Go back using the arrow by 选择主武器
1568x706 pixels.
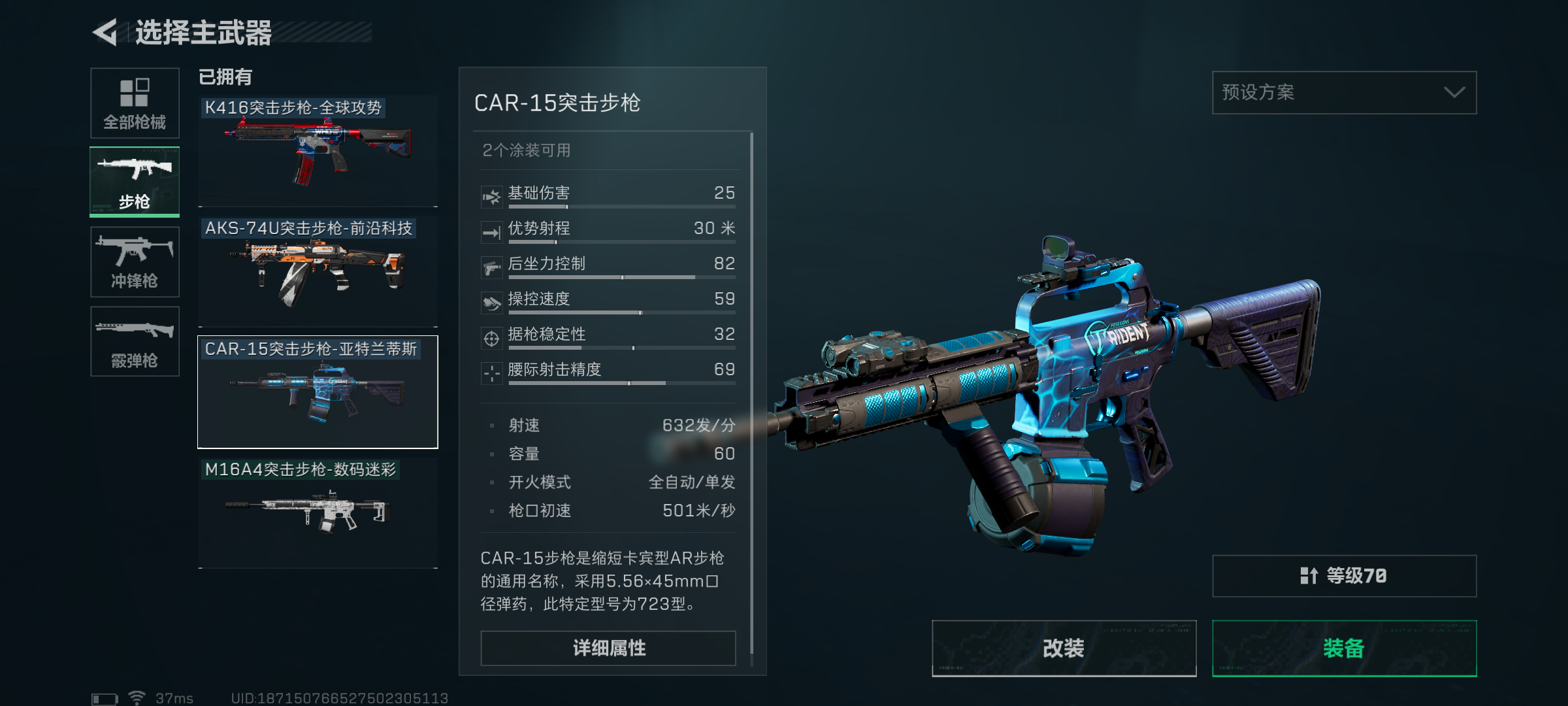106,32
